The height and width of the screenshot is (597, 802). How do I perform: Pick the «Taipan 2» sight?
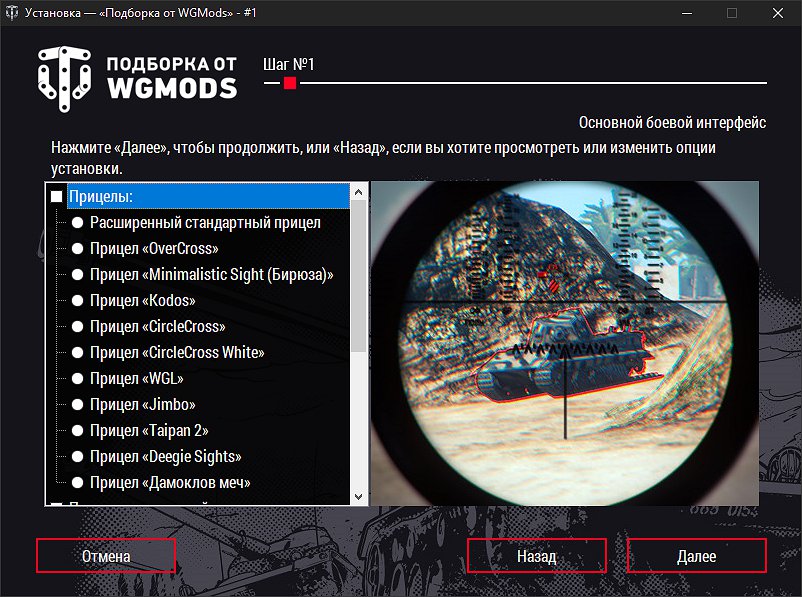coord(77,430)
